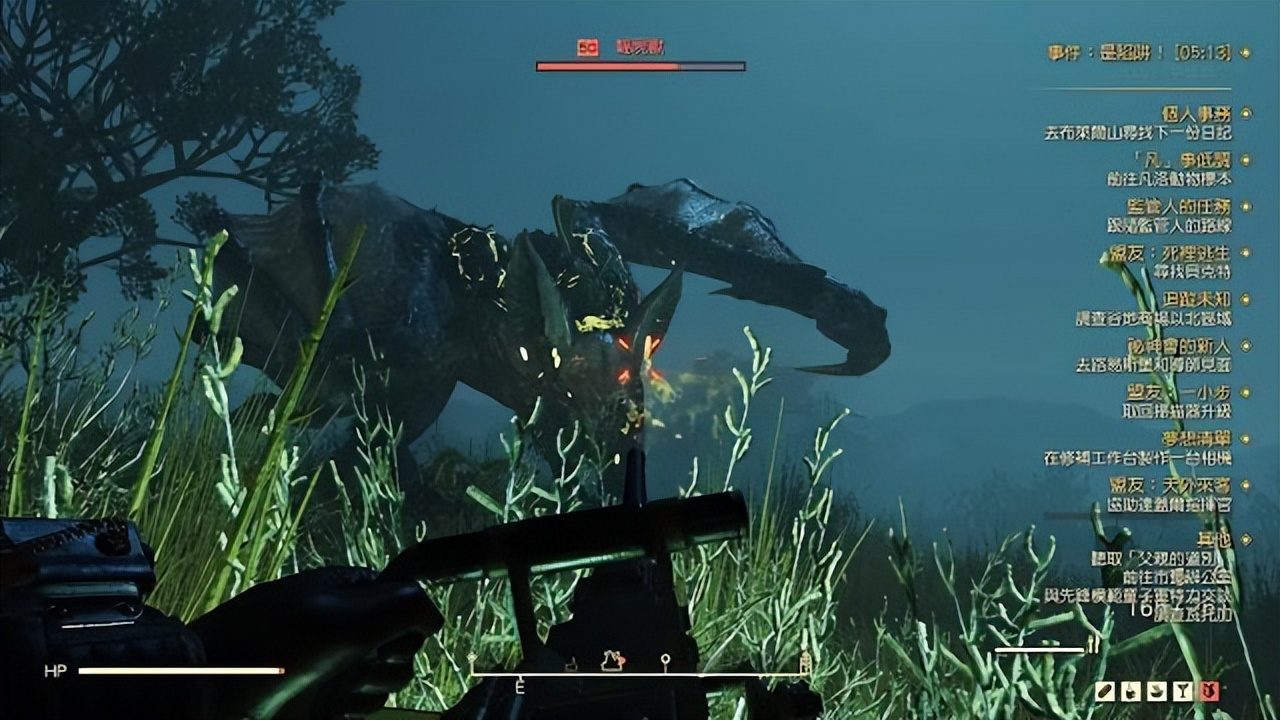This screenshot has width=1280, height=720.
Task: Inspect the bowl status effect icon
Action: click(x=1158, y=691)
